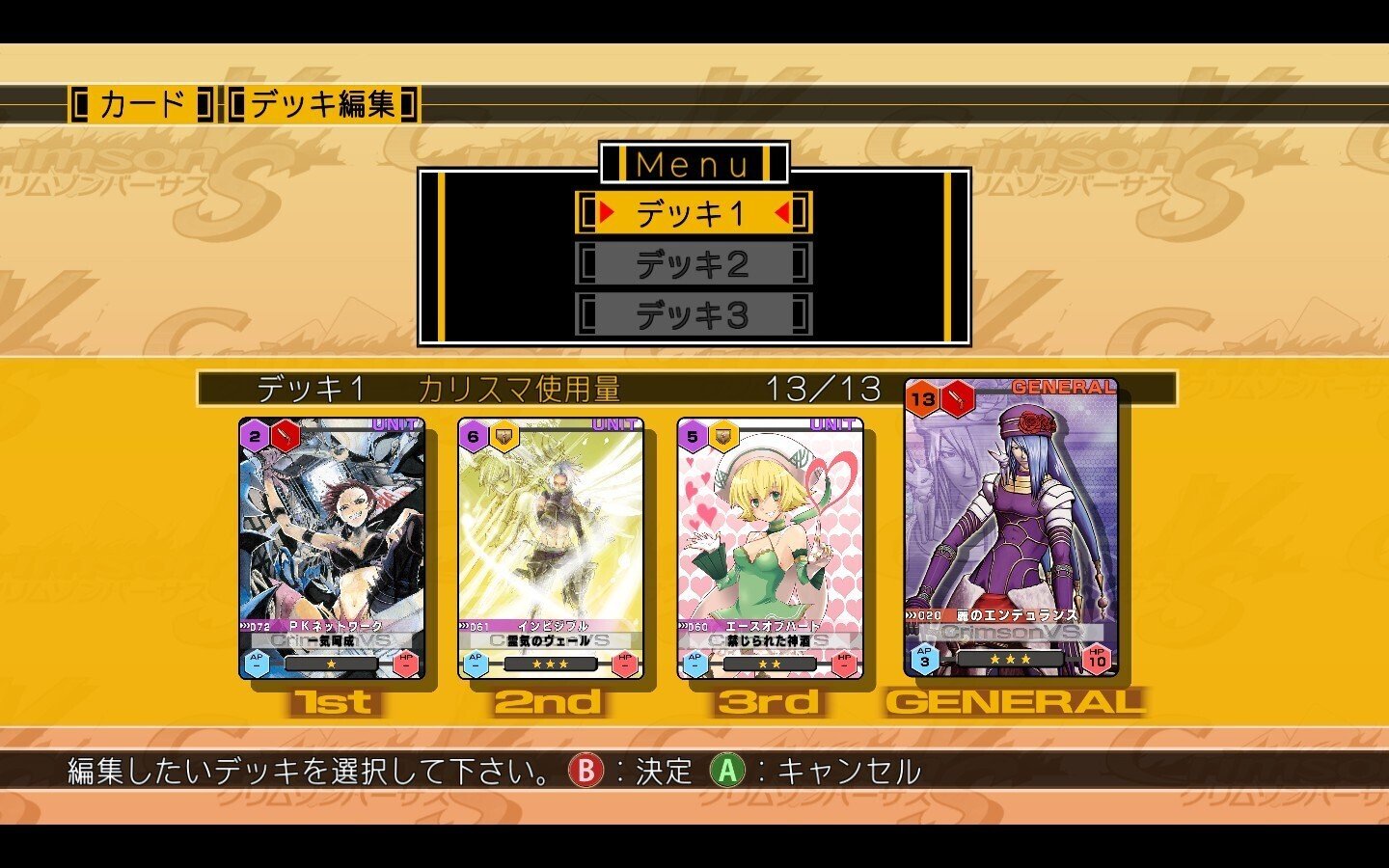Expand the left arrow marker beside デッキ1
1389x868 pixels.
[x=608, y=215]
